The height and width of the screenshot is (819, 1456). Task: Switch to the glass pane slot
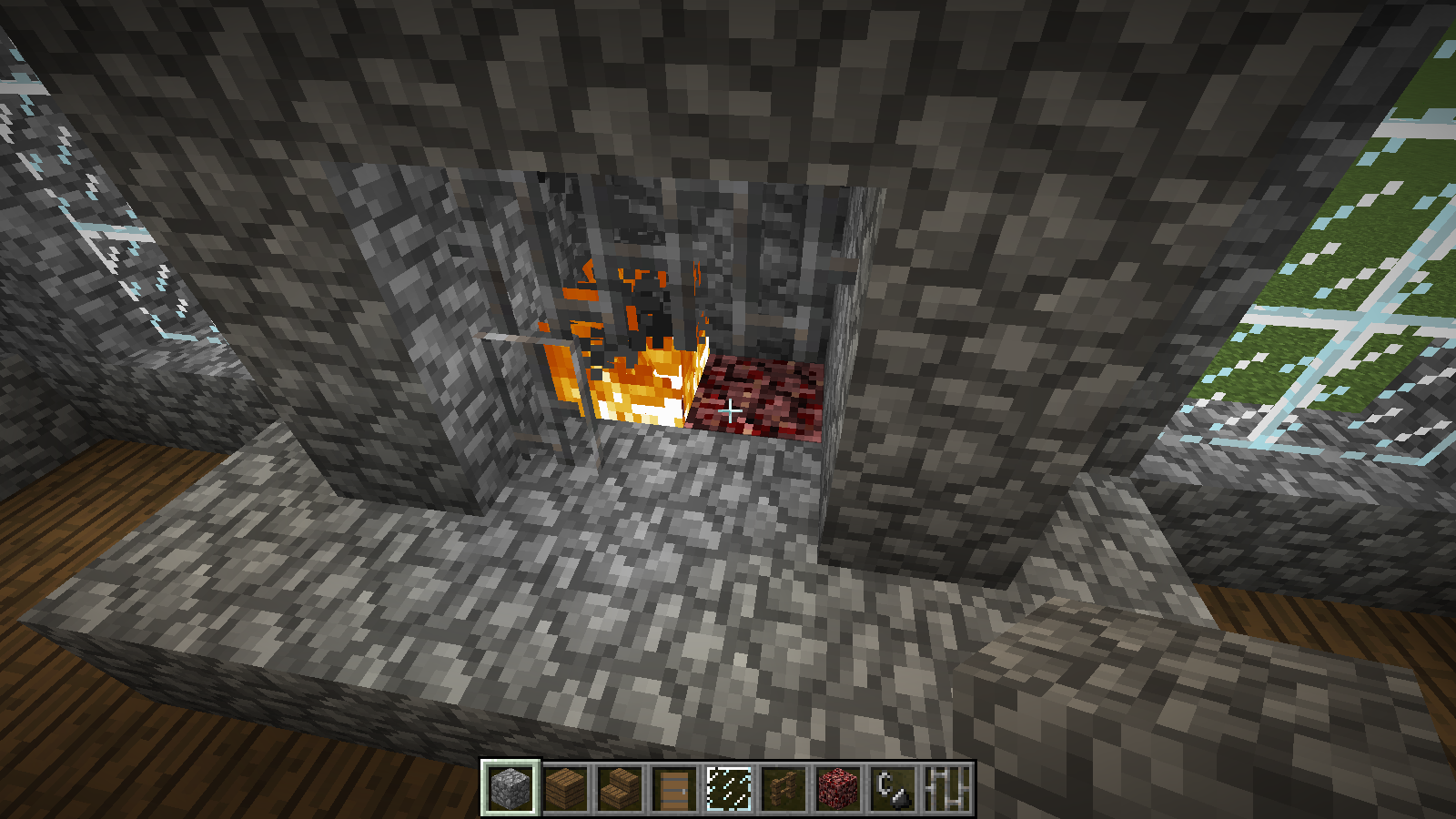tap(729, 788)
